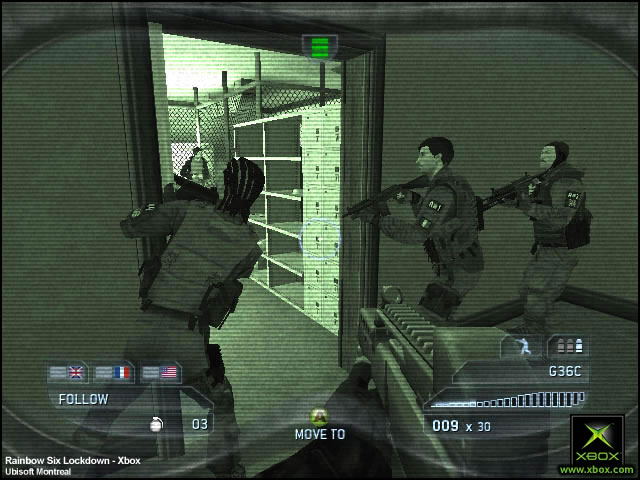
Task: Select the American flag squad member
Action: tap(166, 373)
